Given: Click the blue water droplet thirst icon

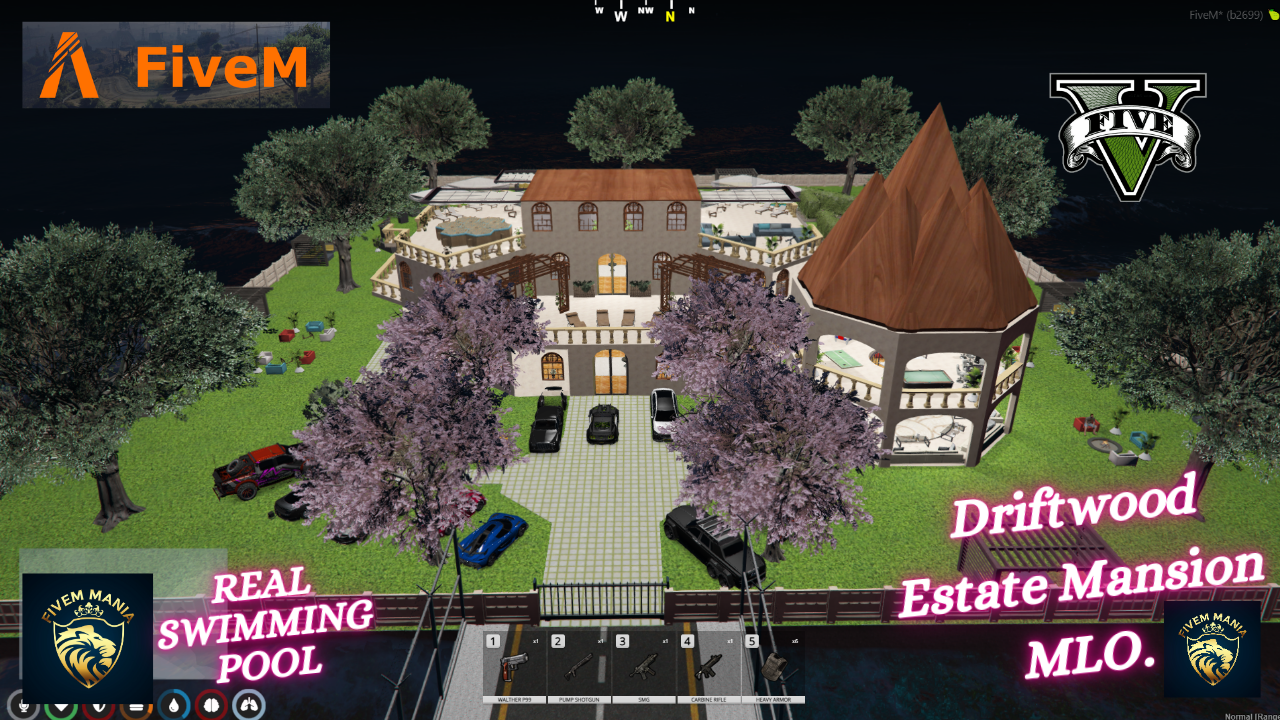Looking at the screenshot, I should pyautogui.click(x=175, y=705).
